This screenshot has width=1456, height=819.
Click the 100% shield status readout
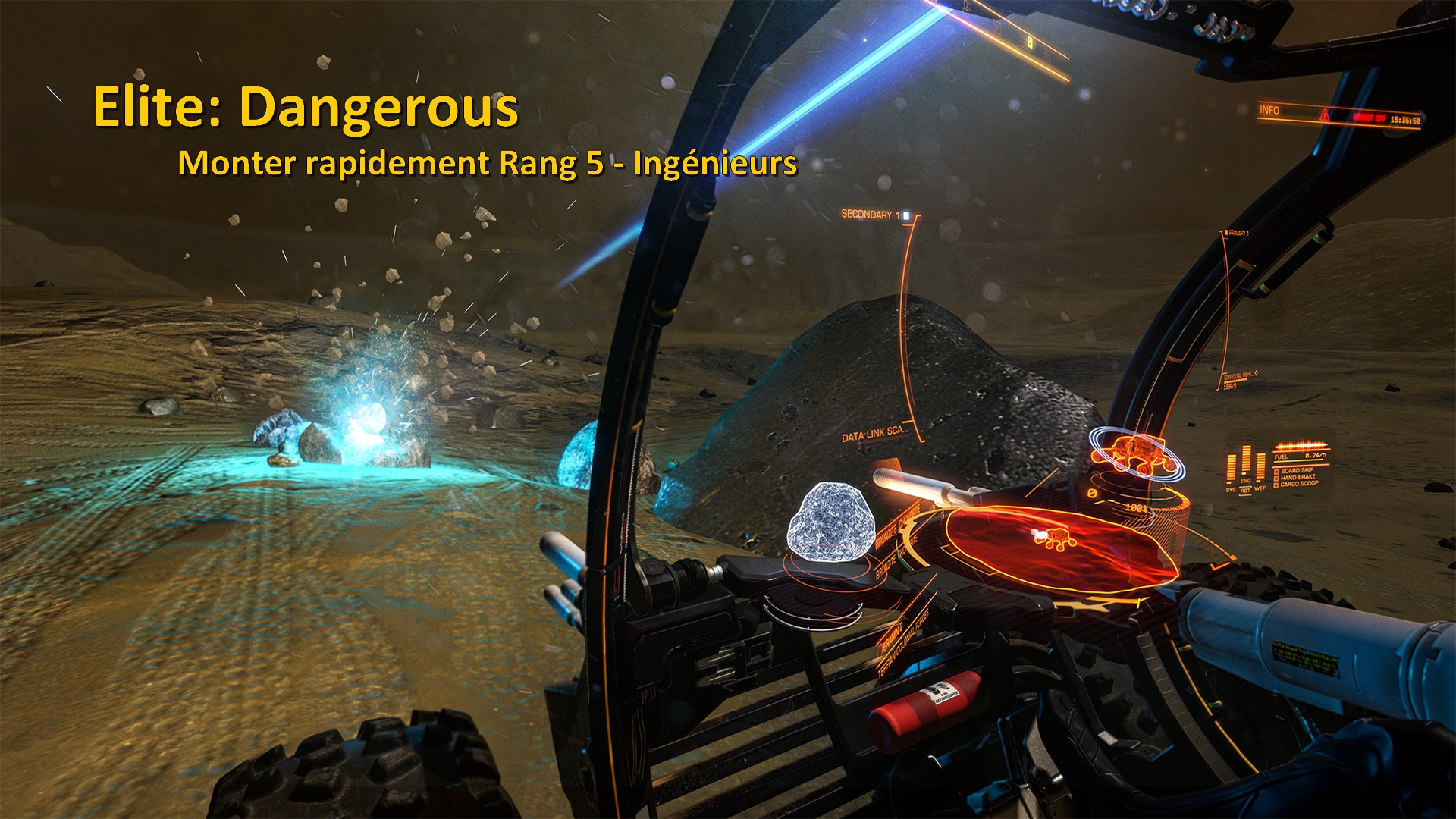tap(1137, 508)
